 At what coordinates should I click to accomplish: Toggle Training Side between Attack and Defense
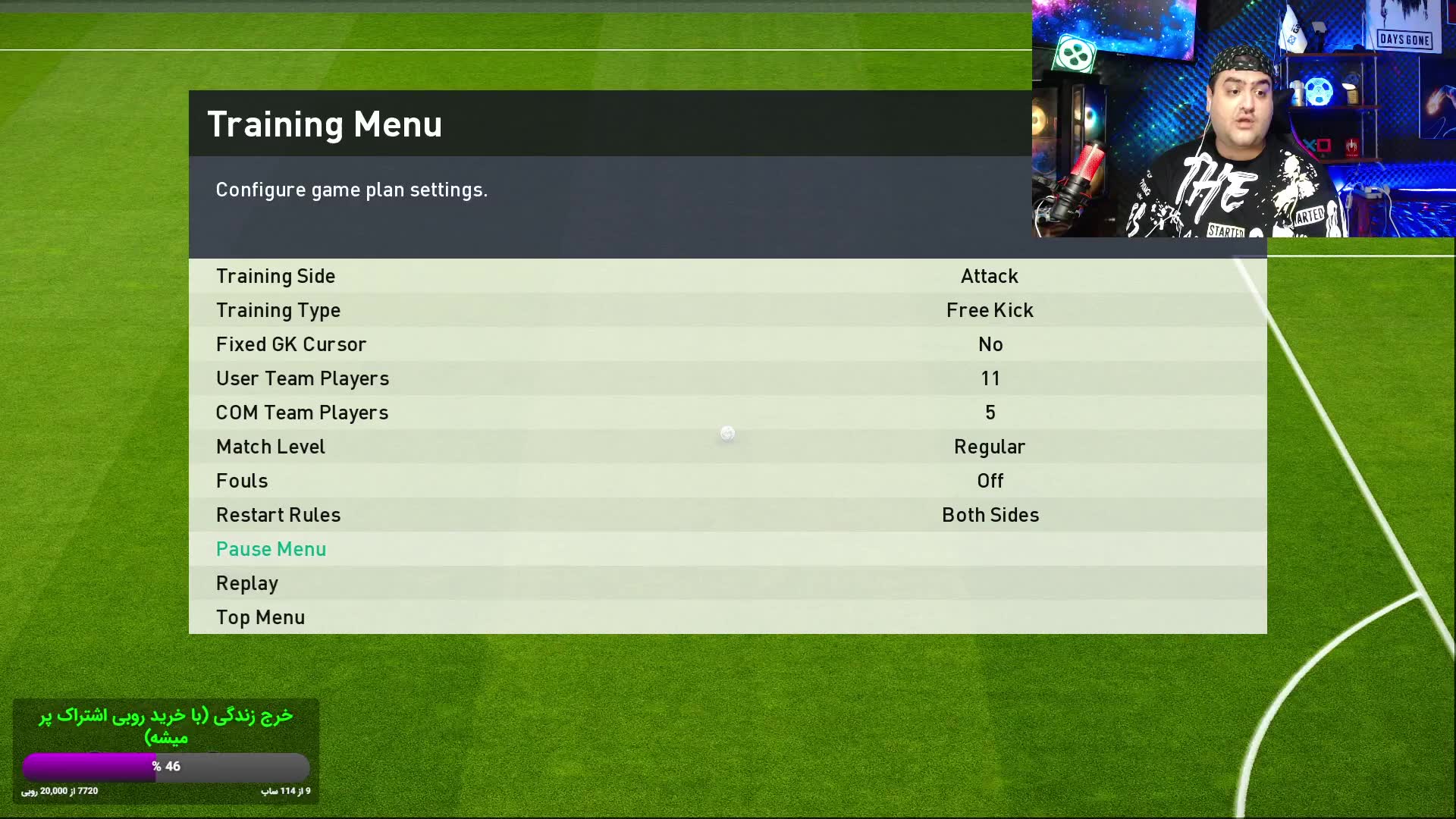pos(990,276)
